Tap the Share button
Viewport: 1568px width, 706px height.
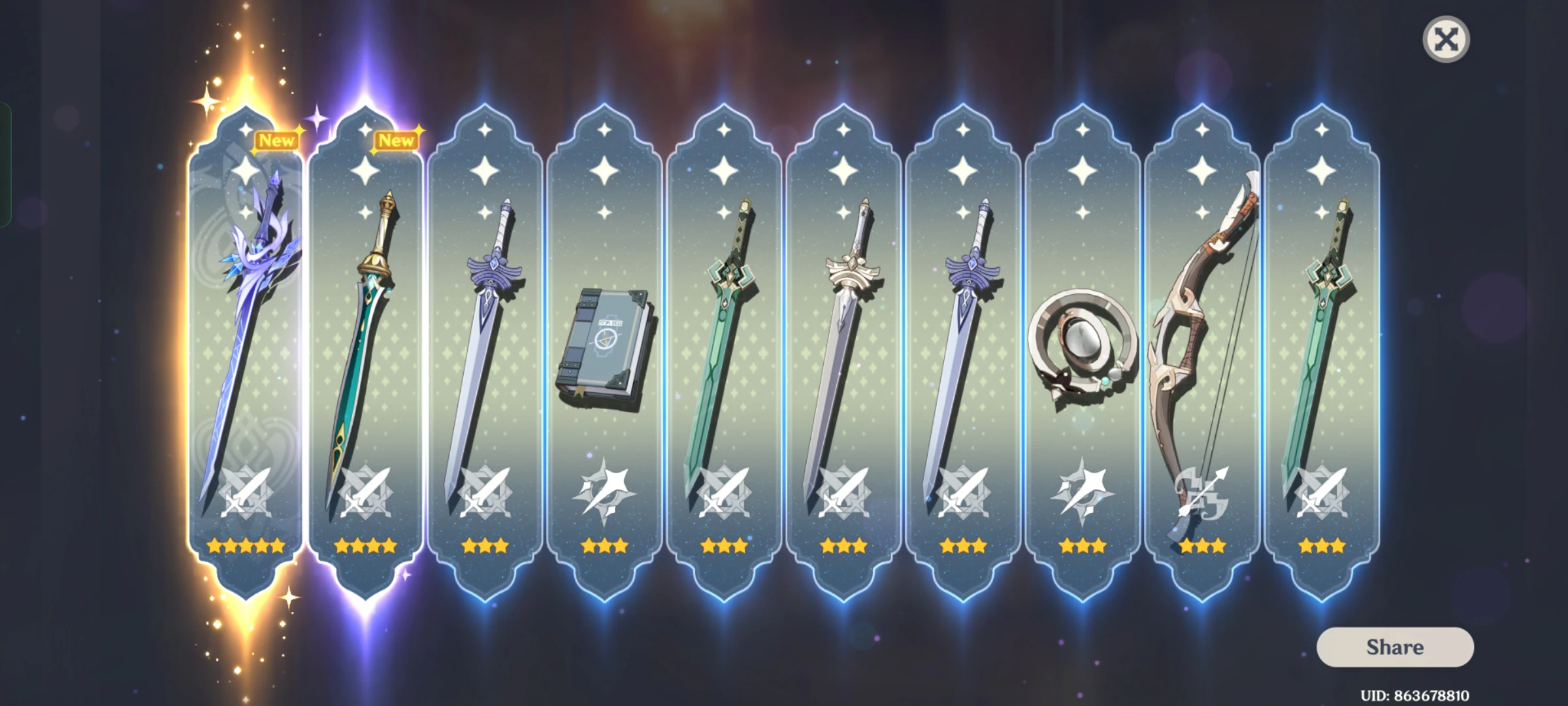1395,647
